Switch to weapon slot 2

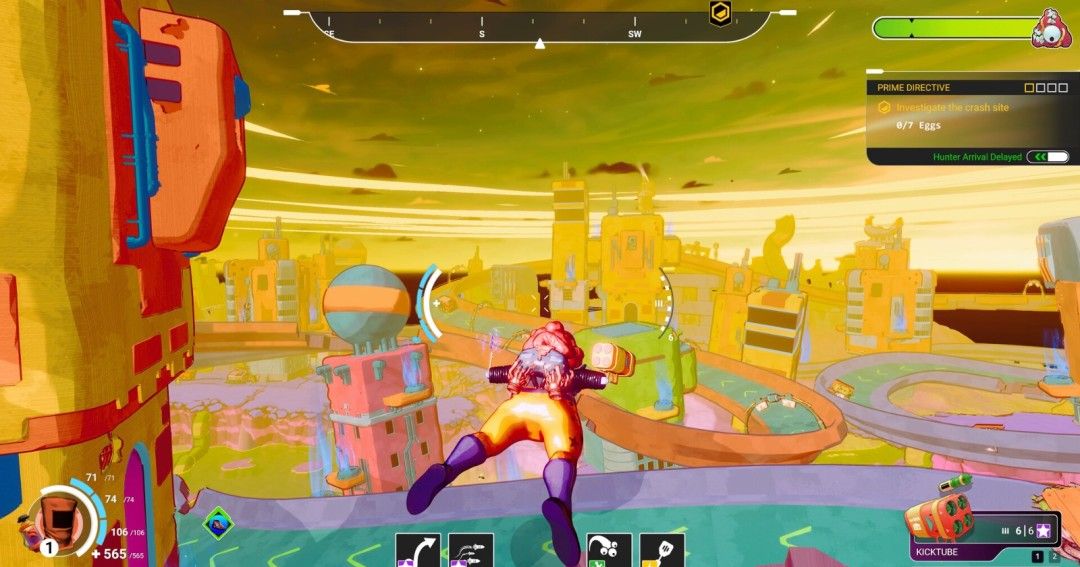[1053, 556]
